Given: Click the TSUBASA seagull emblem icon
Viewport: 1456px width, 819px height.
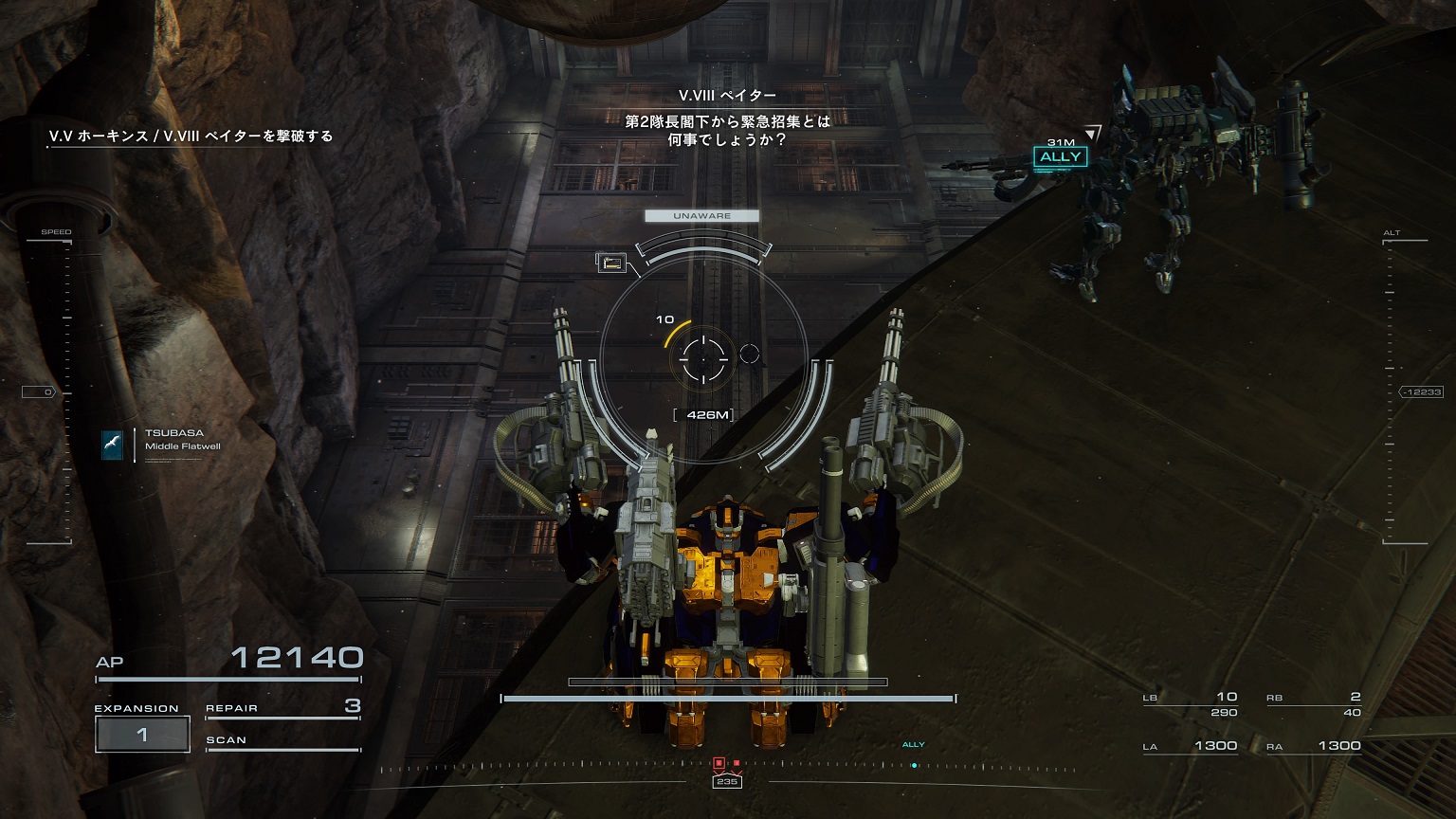Looking at the screenshot, I should pyautogui.click(x=113, y=445).
